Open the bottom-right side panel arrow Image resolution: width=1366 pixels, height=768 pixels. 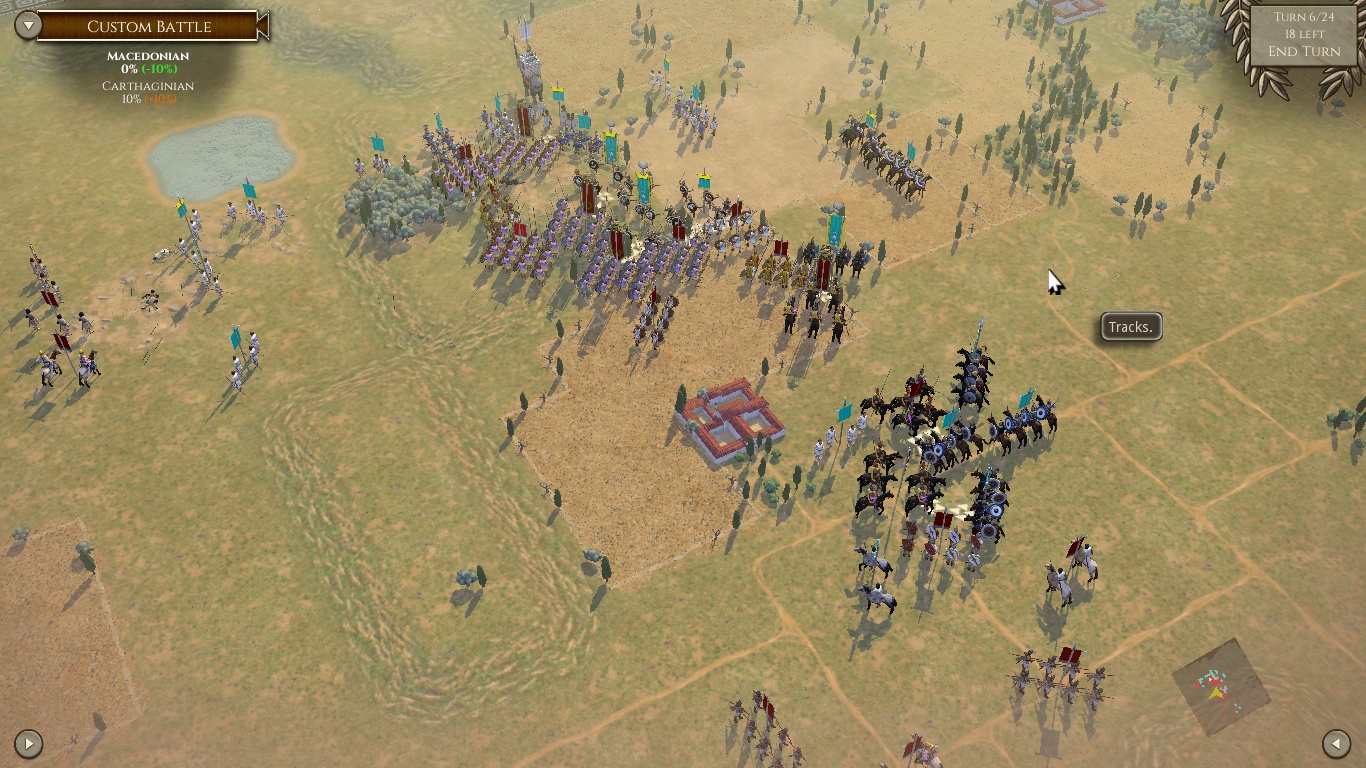click(x=1337, y=743)
